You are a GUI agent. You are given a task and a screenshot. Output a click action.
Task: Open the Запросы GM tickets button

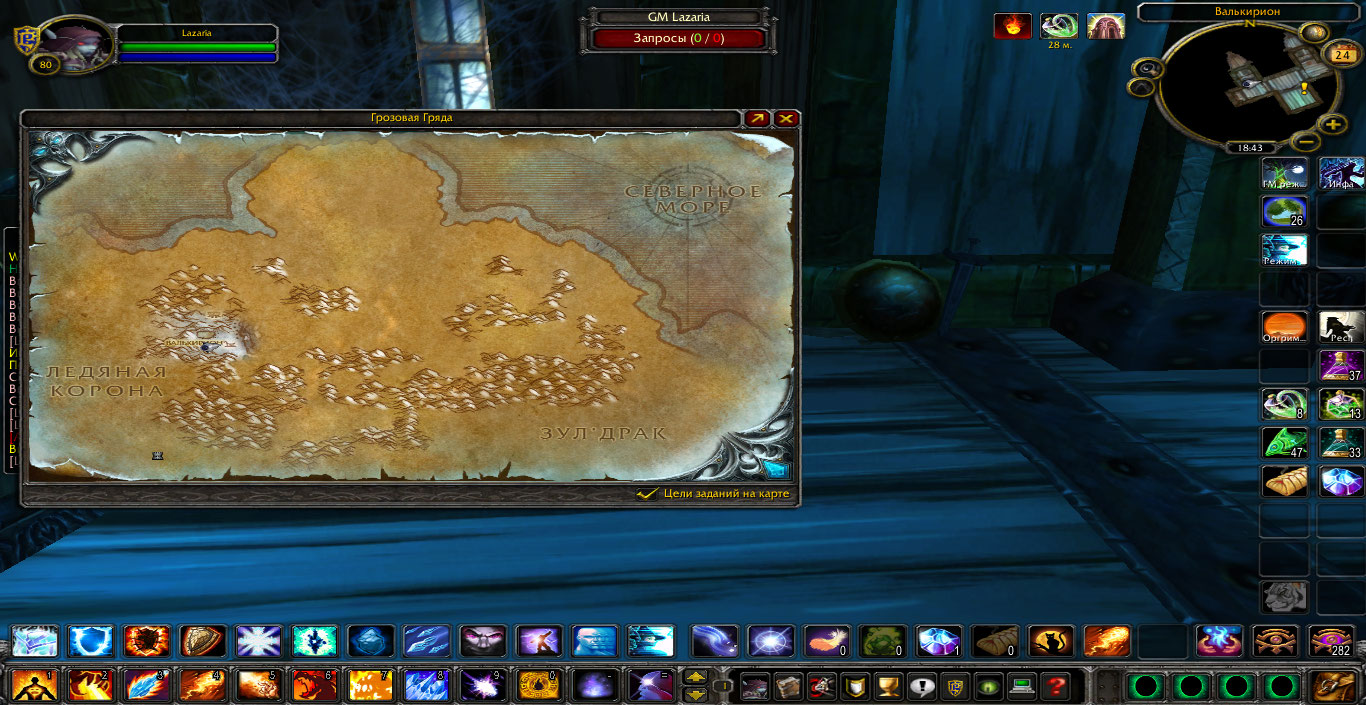pyautogui.click(x=678, y=39)
